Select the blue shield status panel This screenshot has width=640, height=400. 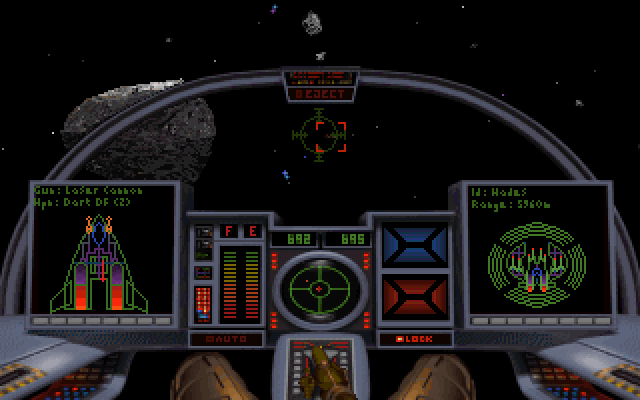(x=415, y=246)
